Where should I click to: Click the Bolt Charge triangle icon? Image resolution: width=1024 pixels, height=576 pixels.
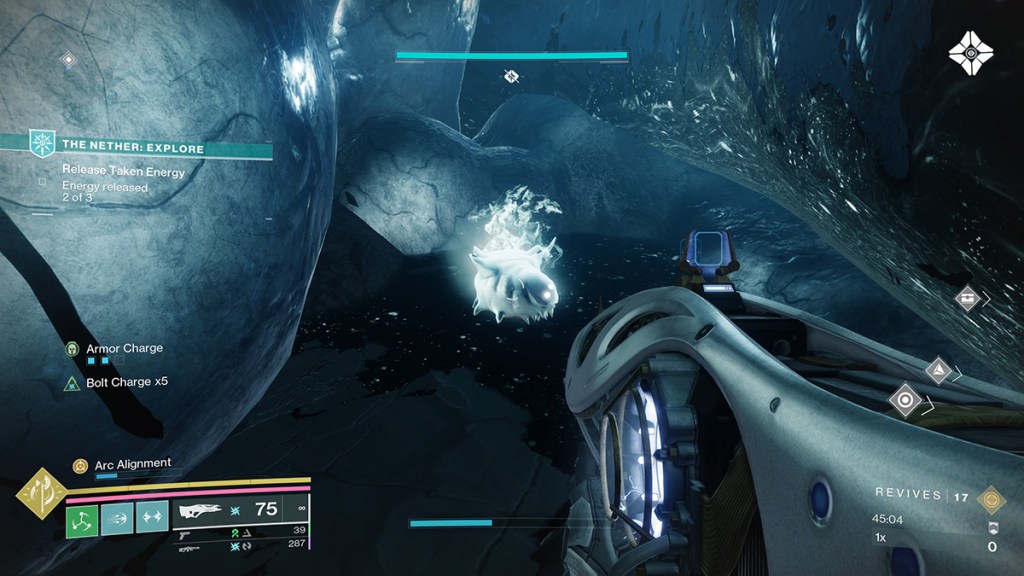click(x=72, y=383)
